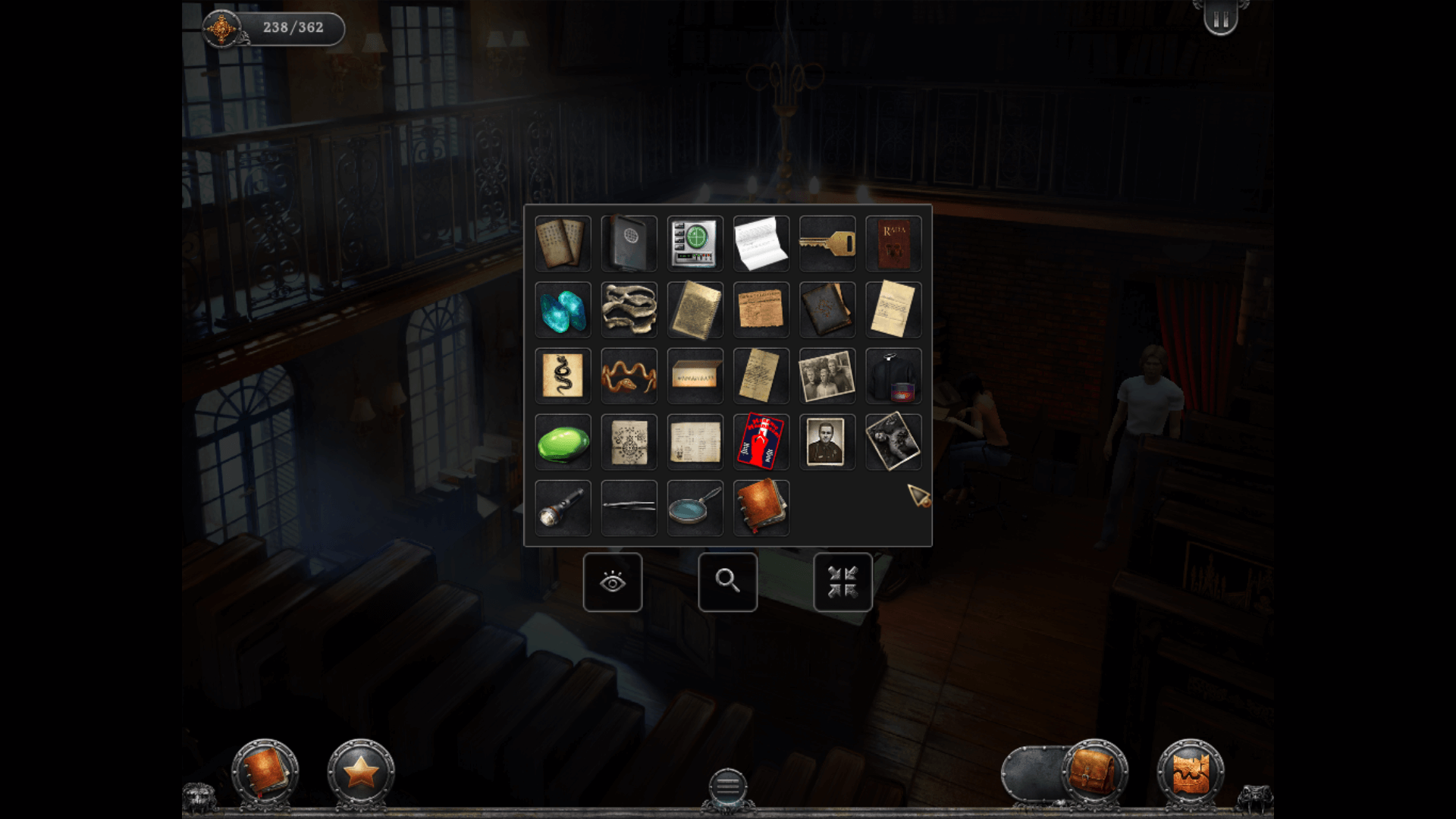Choose the folded white letter
Image resolution: width=1456 pixels, height=819 pixels.
coord(761,243)
